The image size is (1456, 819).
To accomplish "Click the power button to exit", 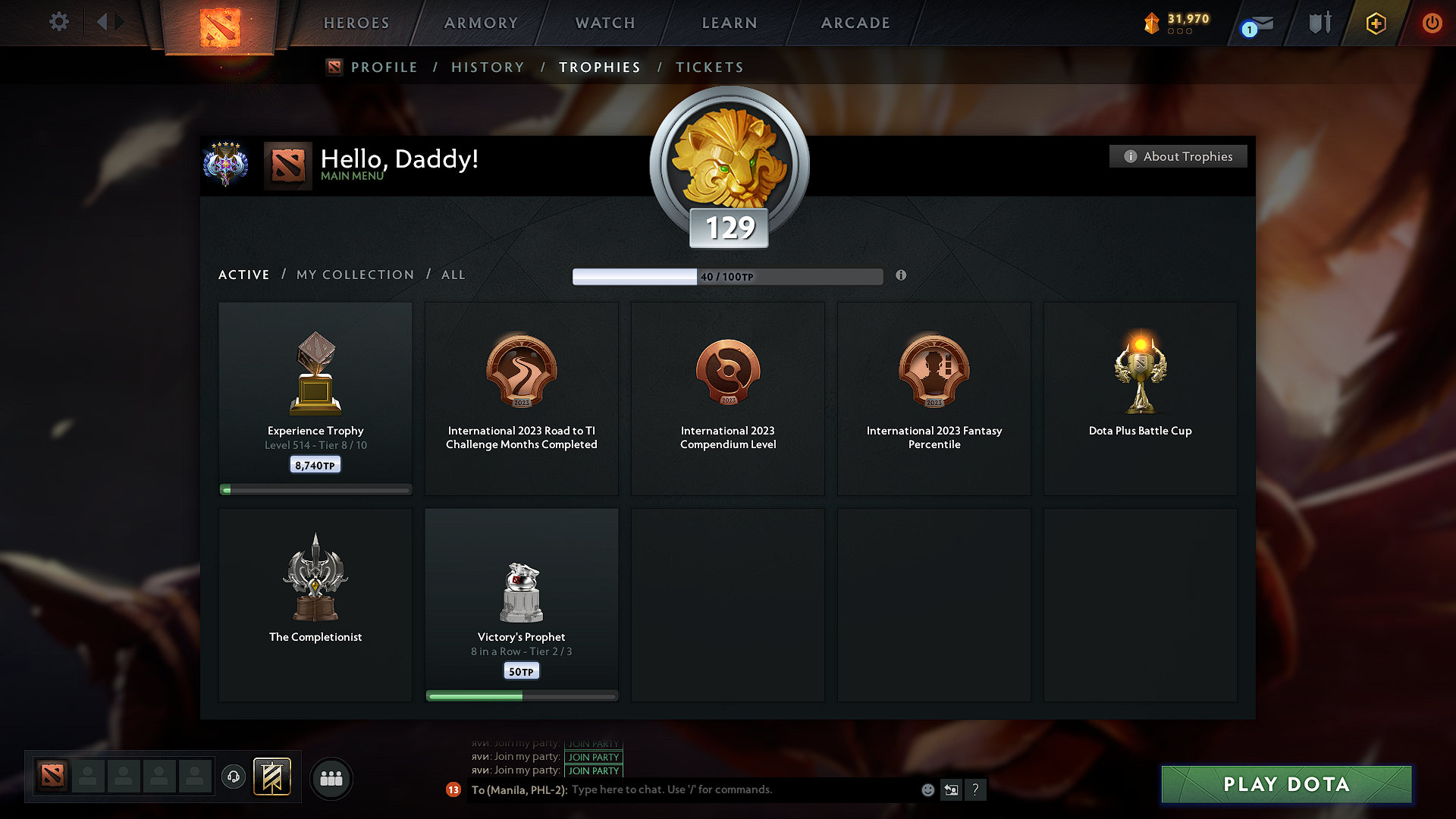I will click(x=1432, y=24).
